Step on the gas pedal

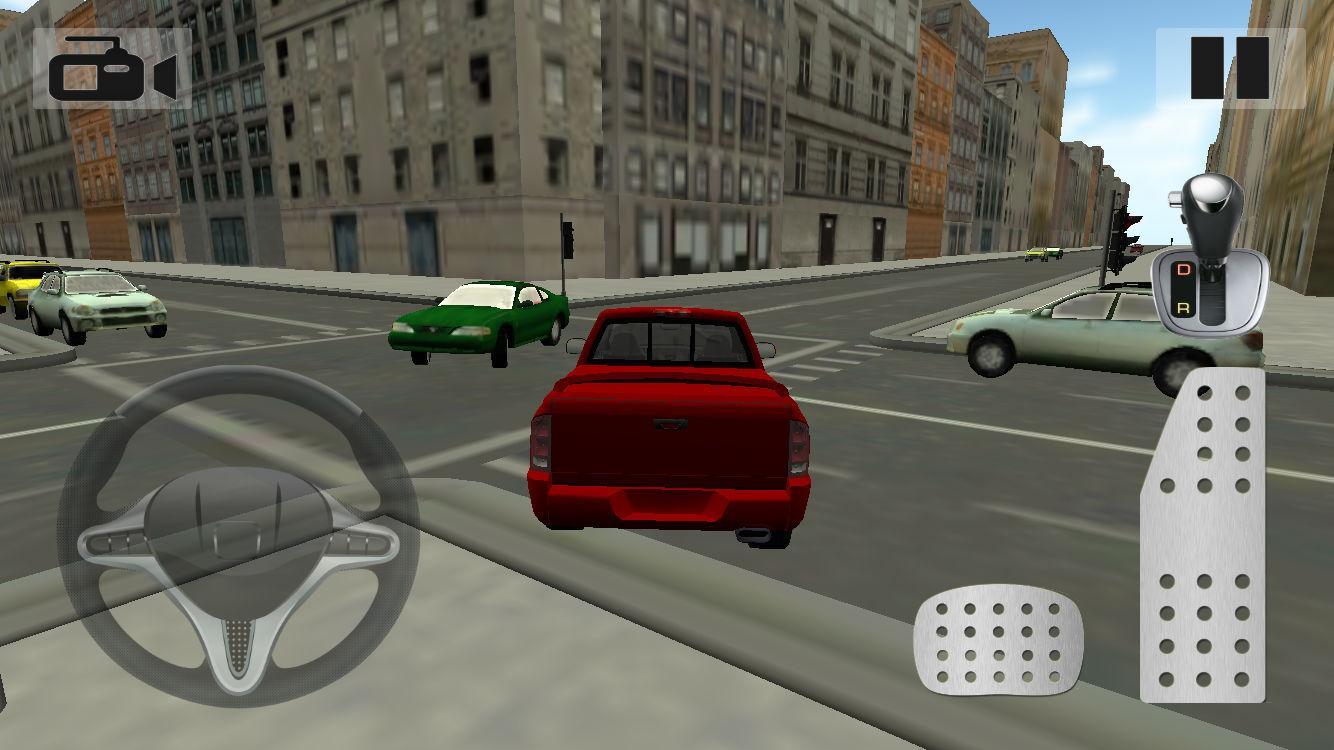click(x=1203, y=535)
